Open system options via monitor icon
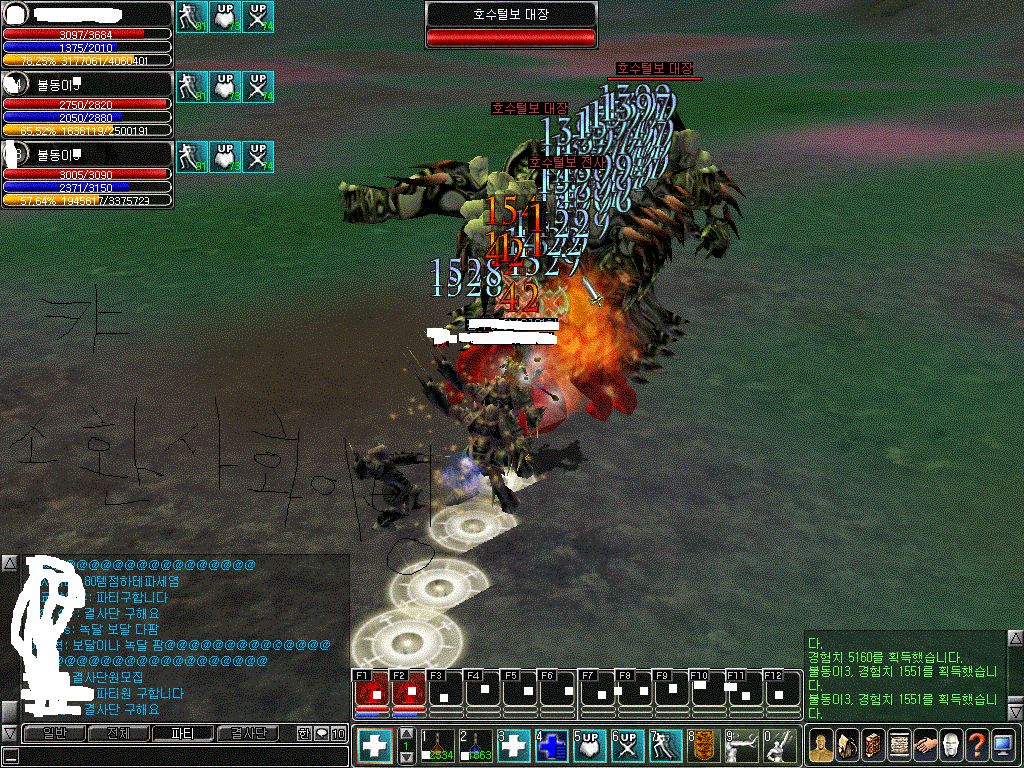1024x768 pixels. (x=1003, y=746)
